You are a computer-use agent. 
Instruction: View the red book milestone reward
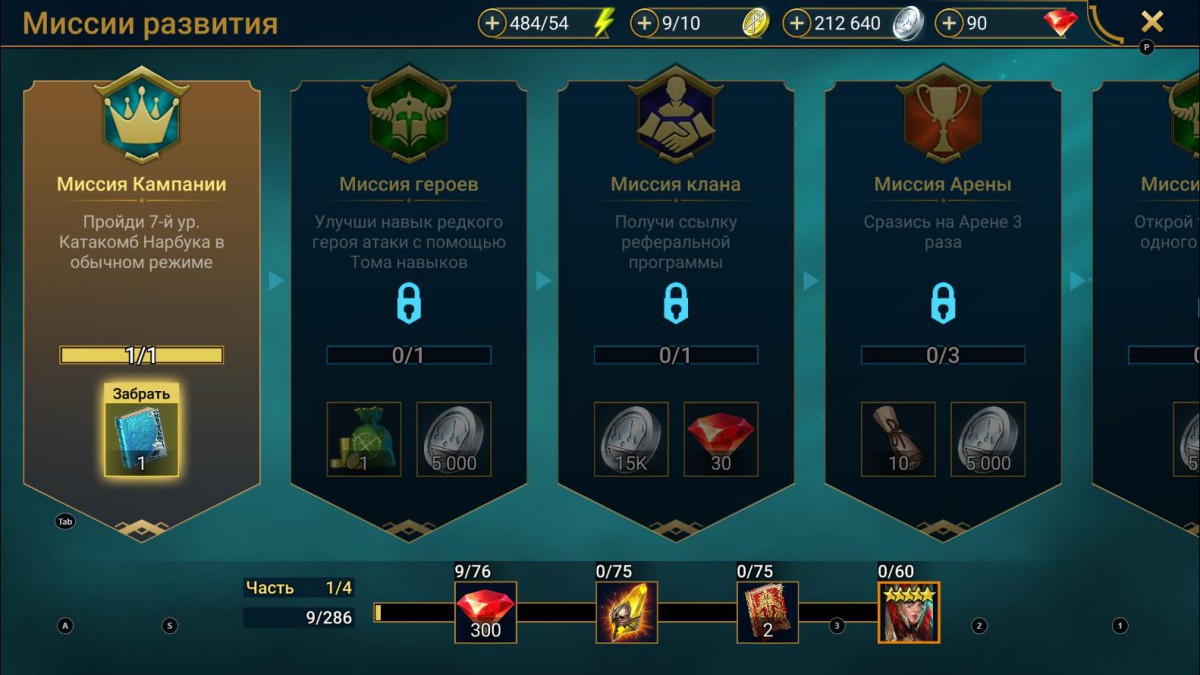(x=768, y=612)
